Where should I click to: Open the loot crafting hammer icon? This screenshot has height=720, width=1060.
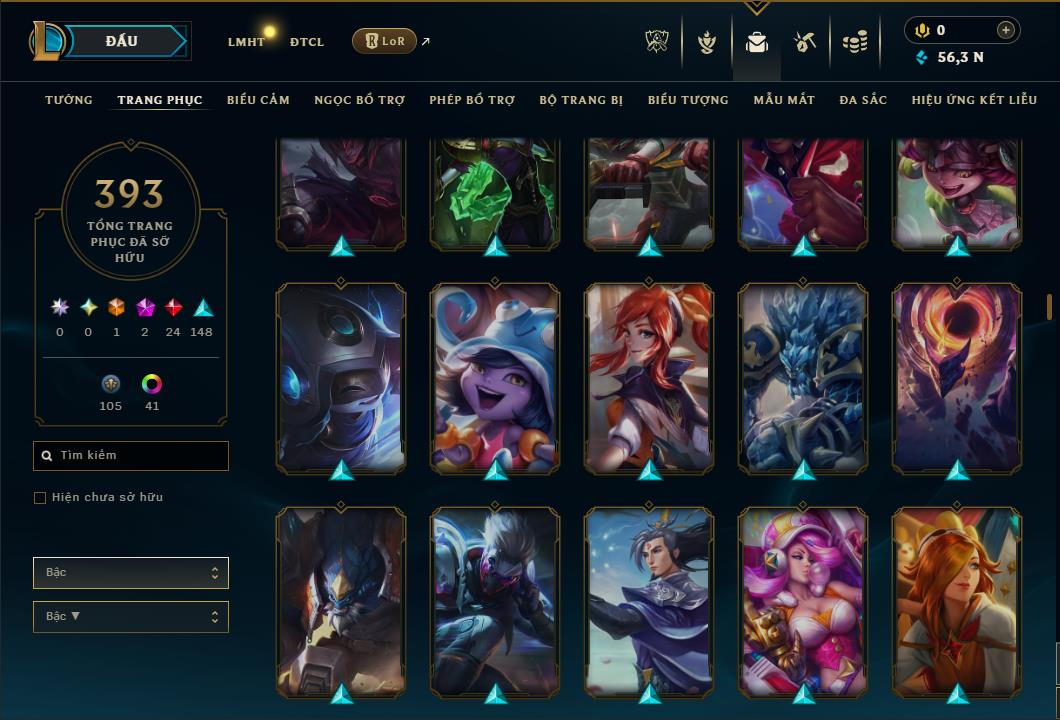(x=805, y=42)
